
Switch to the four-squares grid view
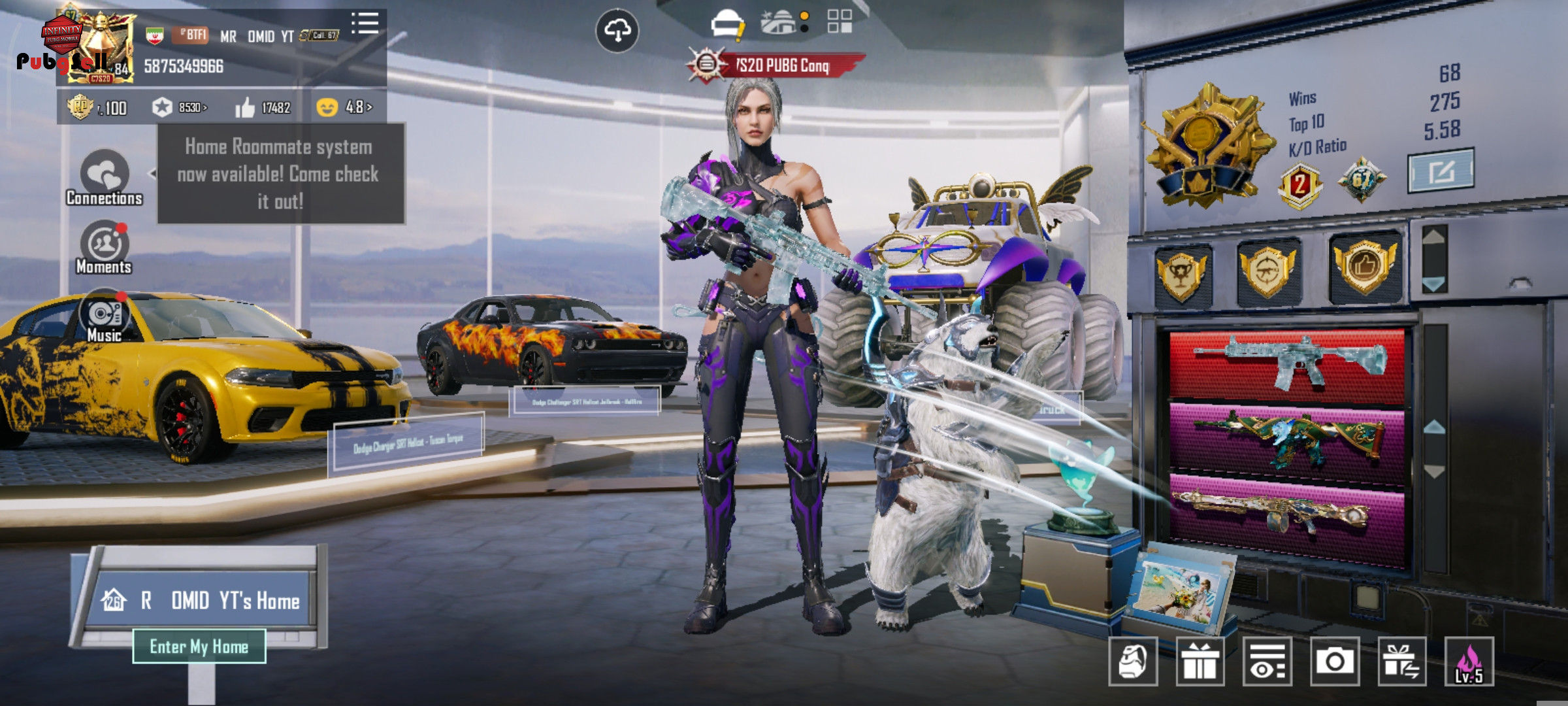coord(839,21)
